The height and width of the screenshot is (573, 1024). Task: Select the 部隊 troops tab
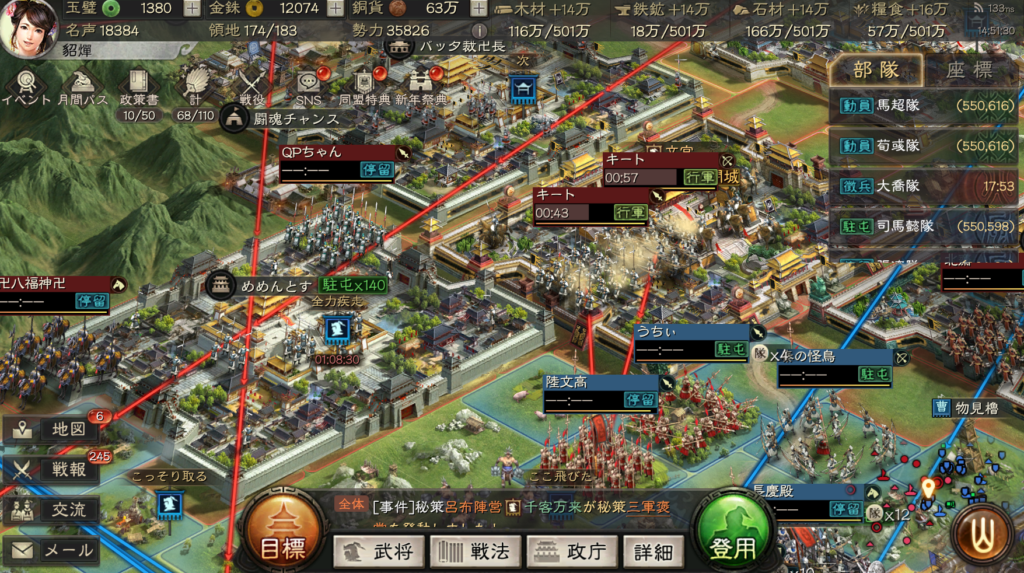tap(875, 70)
